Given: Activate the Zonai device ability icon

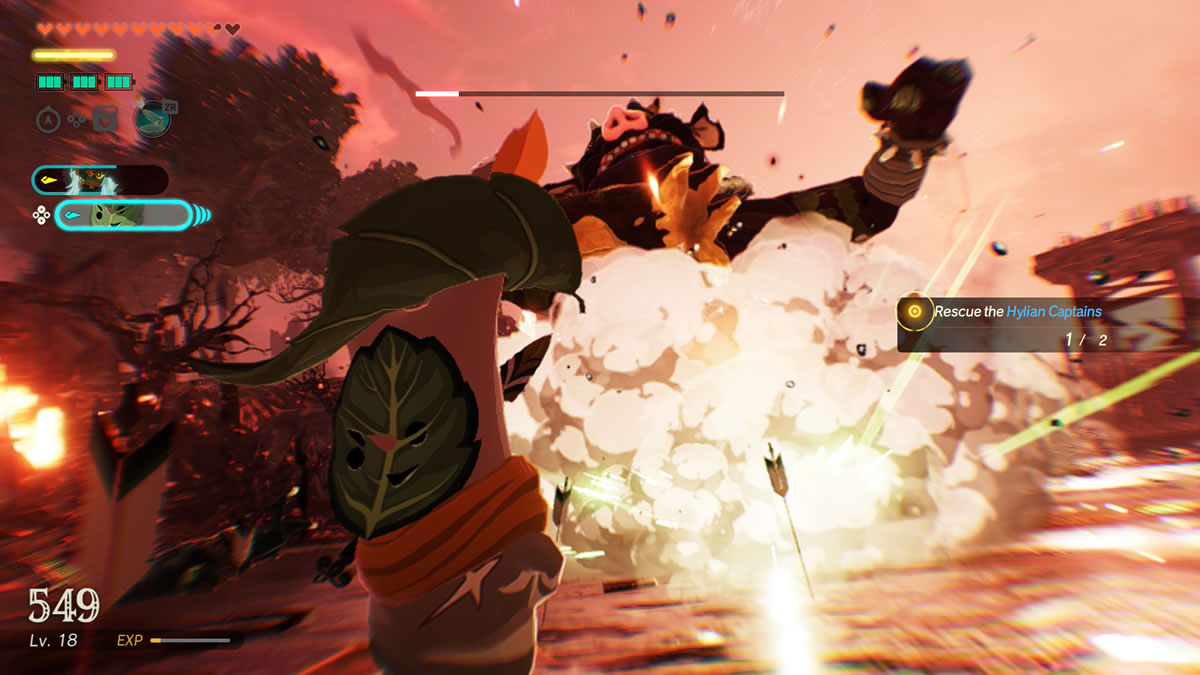Looking at the screenshot, I should (153, 119).
